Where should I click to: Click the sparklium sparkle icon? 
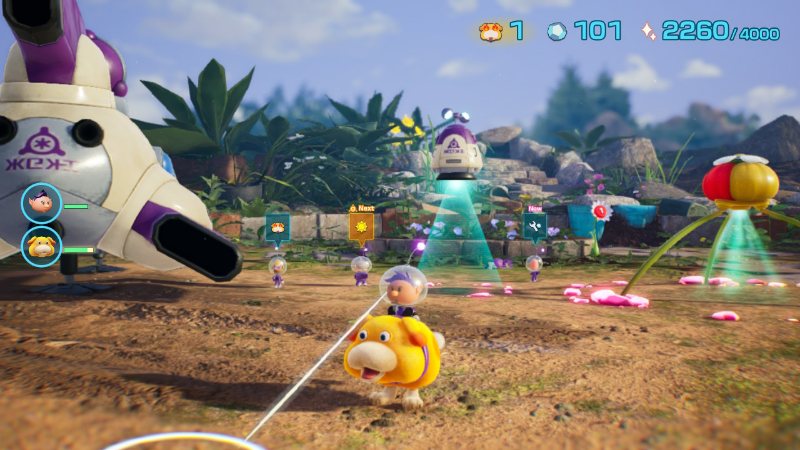[648, 32]
